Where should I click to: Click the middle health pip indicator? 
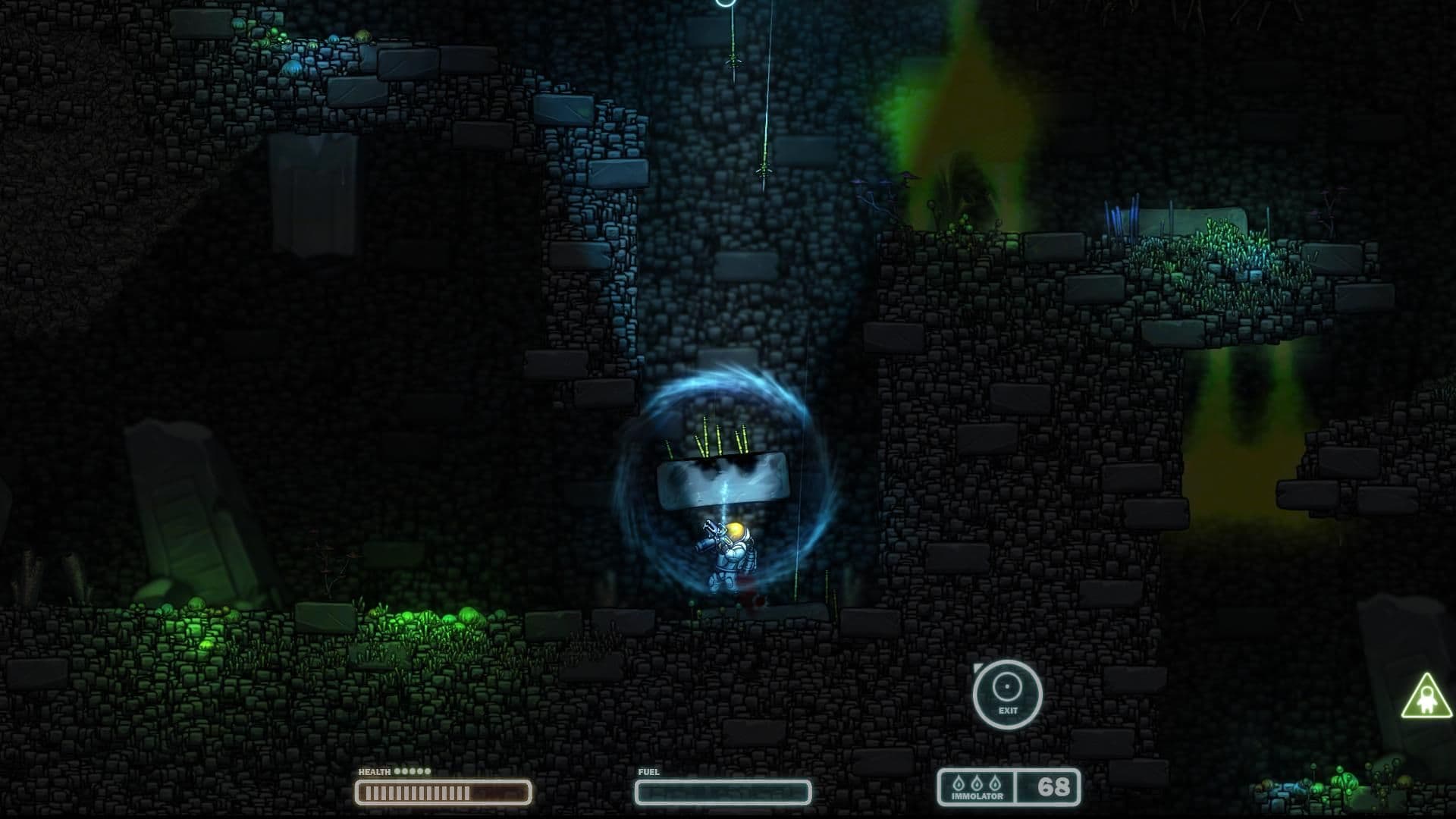(412, 772)
